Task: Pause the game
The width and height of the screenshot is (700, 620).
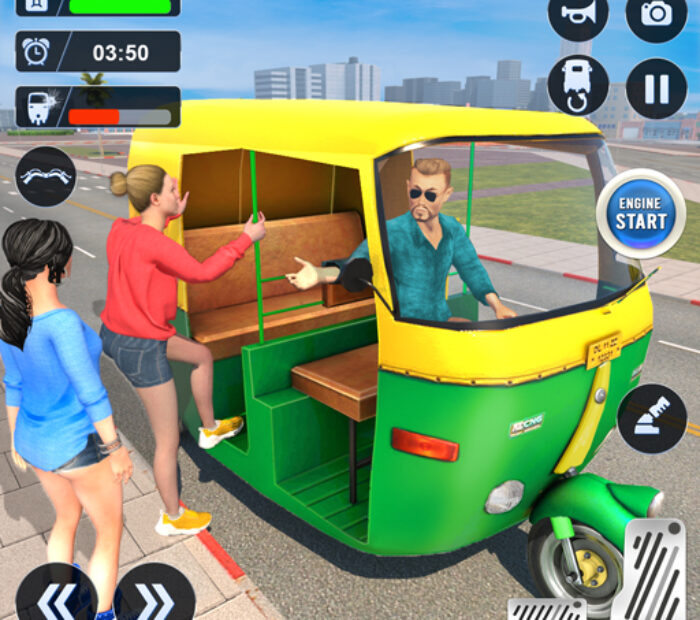Action: tap(656, 88)
